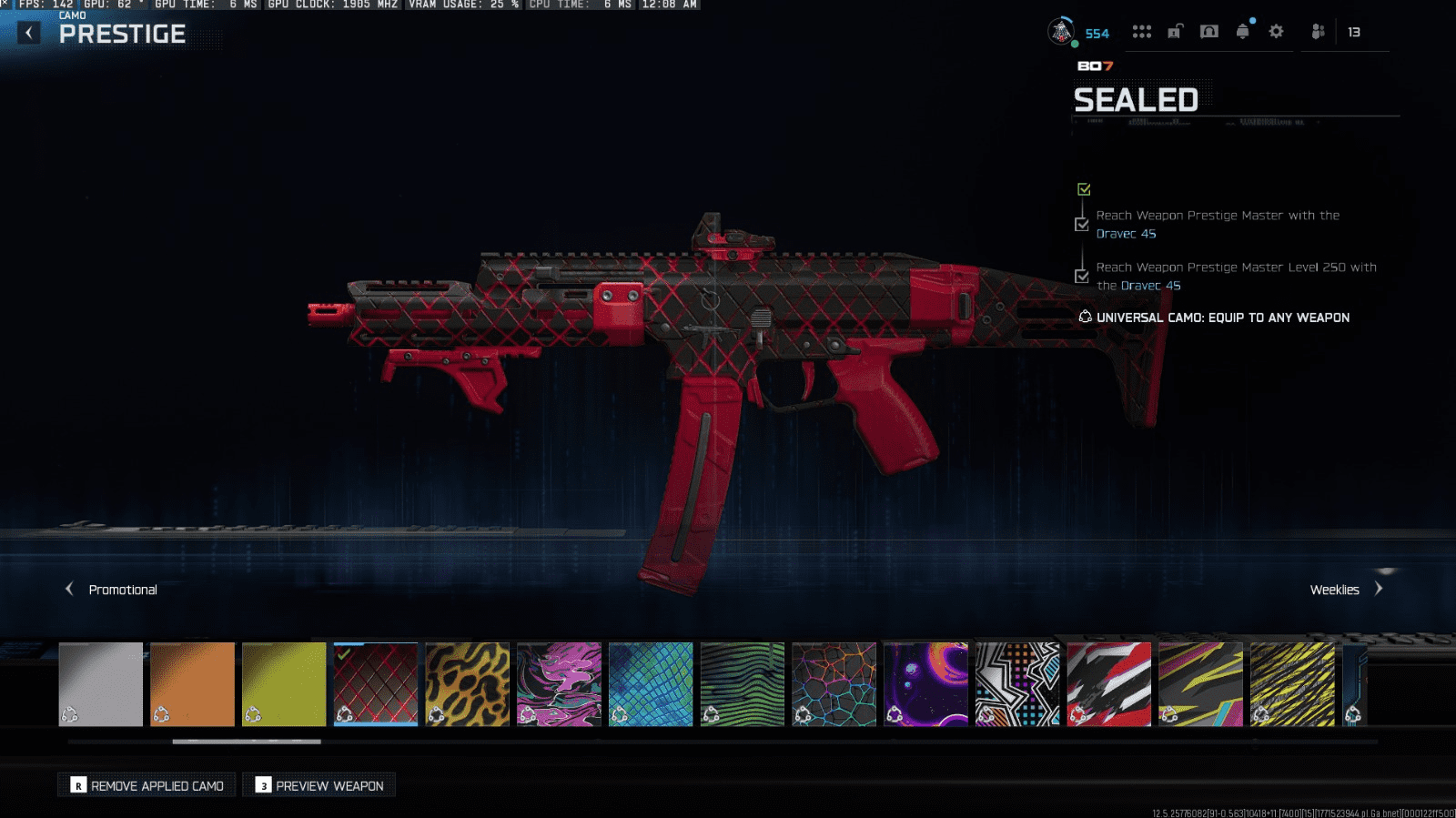Open Preview Weapon

click(x=318, y=785)
